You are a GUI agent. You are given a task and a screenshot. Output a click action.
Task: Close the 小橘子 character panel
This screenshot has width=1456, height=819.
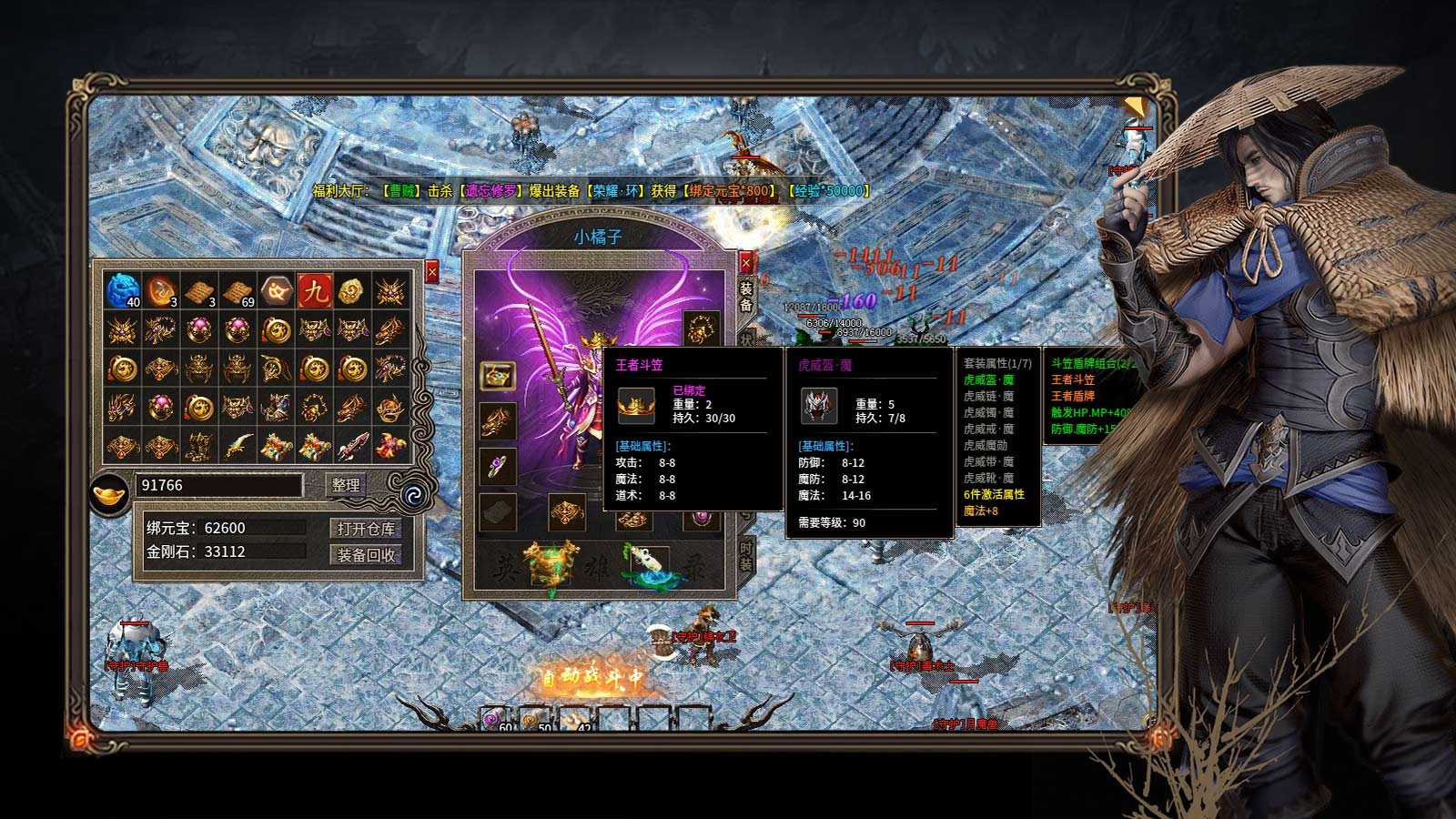point(746,263)
